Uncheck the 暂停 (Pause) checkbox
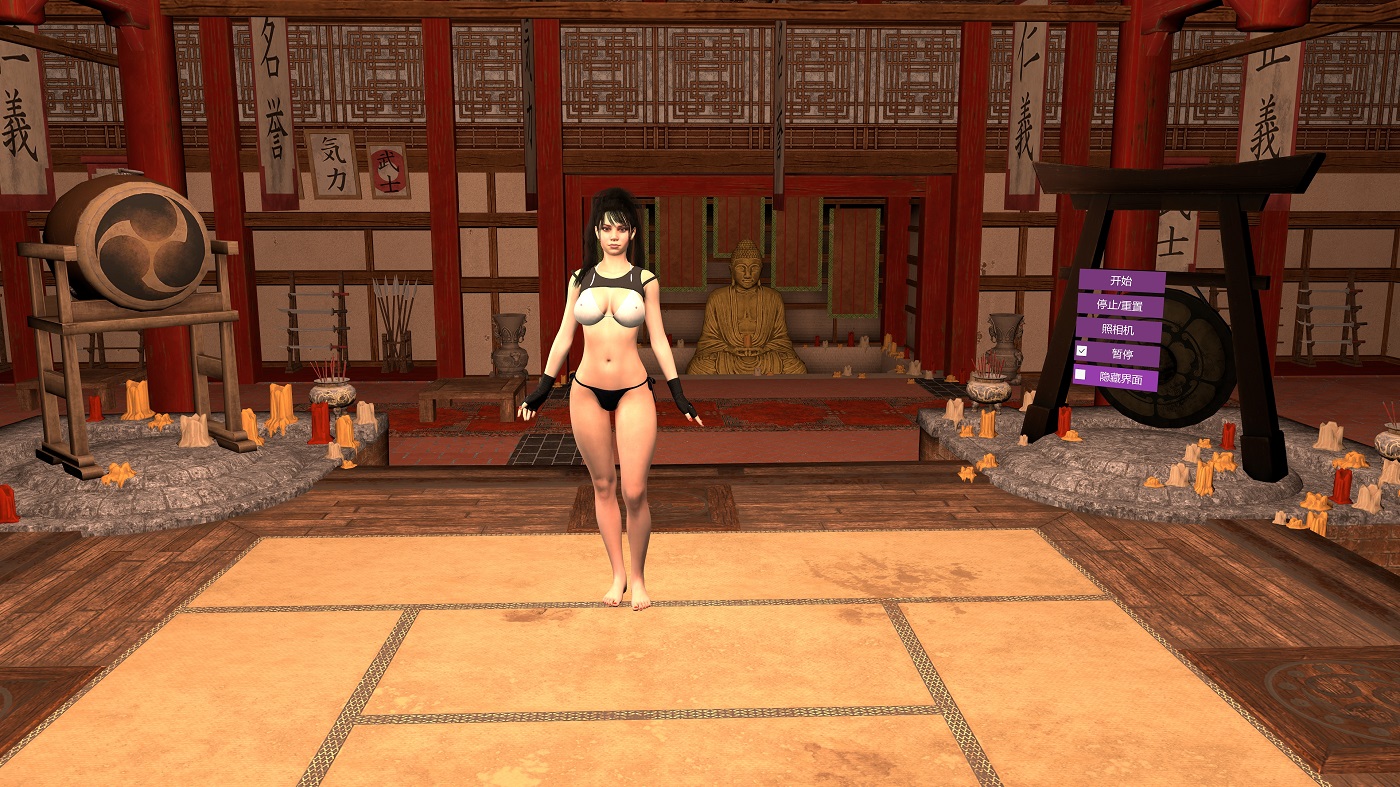 tap(1081, 352)
